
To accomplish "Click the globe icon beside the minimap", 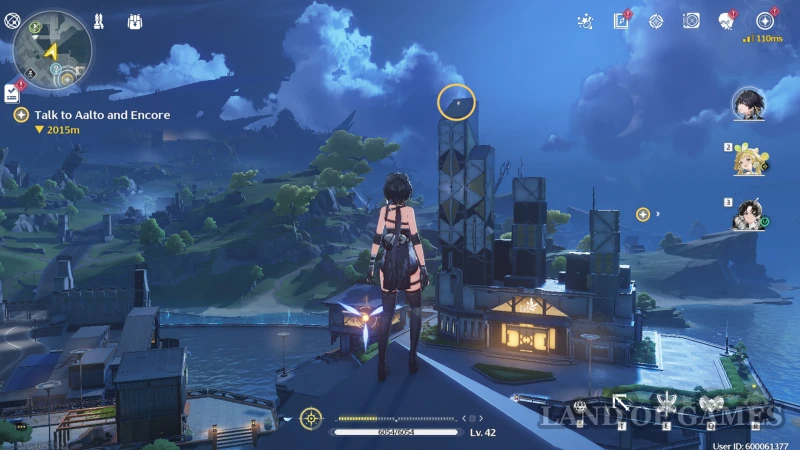I will tap(11, 20).
